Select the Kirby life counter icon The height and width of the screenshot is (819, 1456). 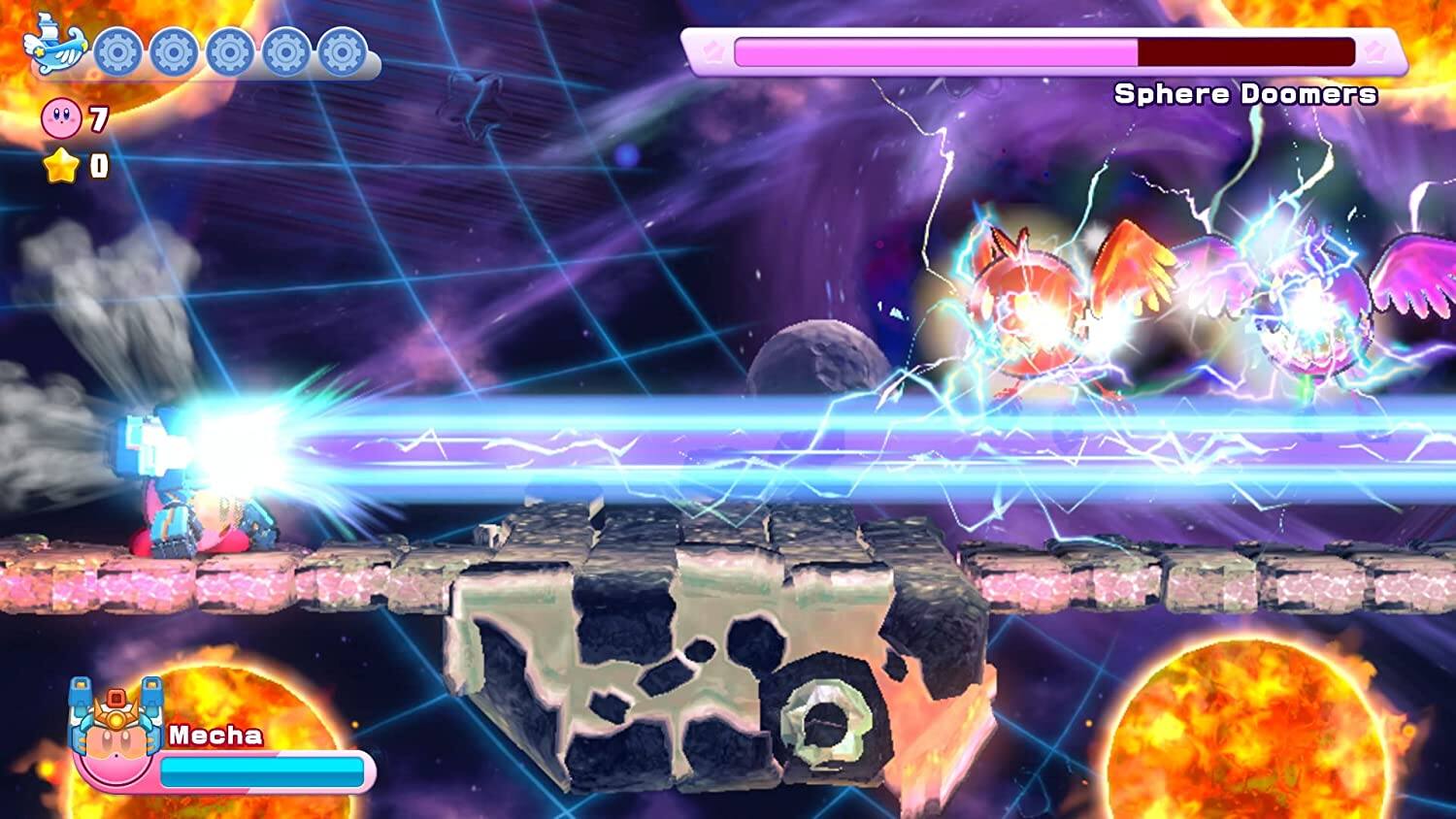pos(60,118)
